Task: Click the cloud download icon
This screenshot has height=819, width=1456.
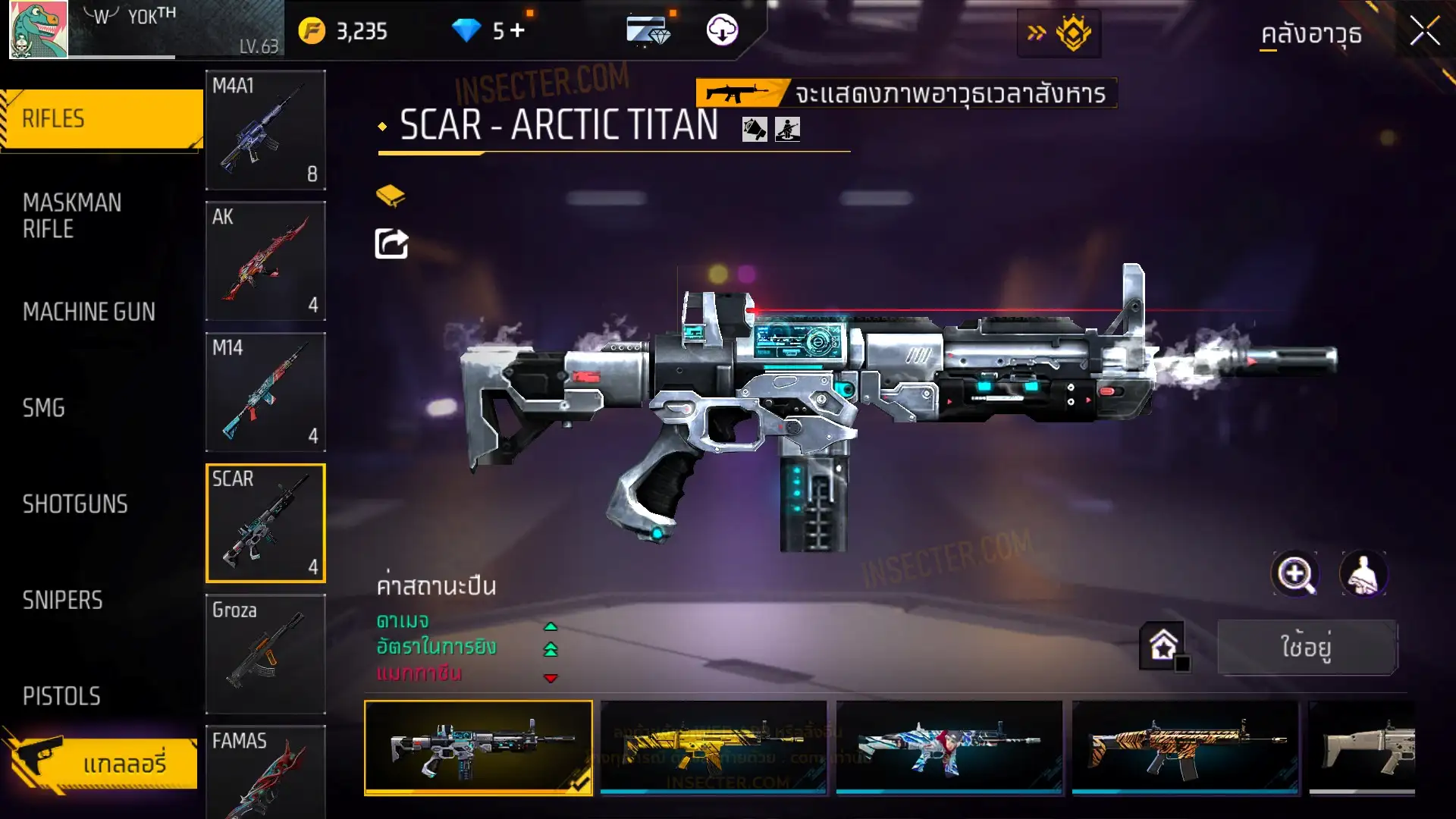Action: coord(722,30)
